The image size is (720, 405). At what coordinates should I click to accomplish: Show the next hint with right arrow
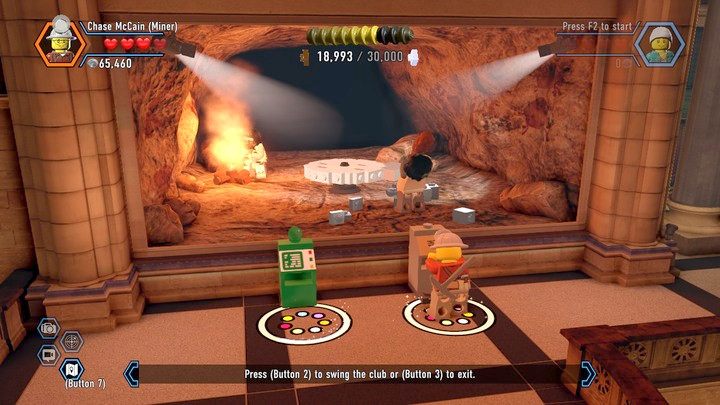pyautogui.click(x=588, y=373)
